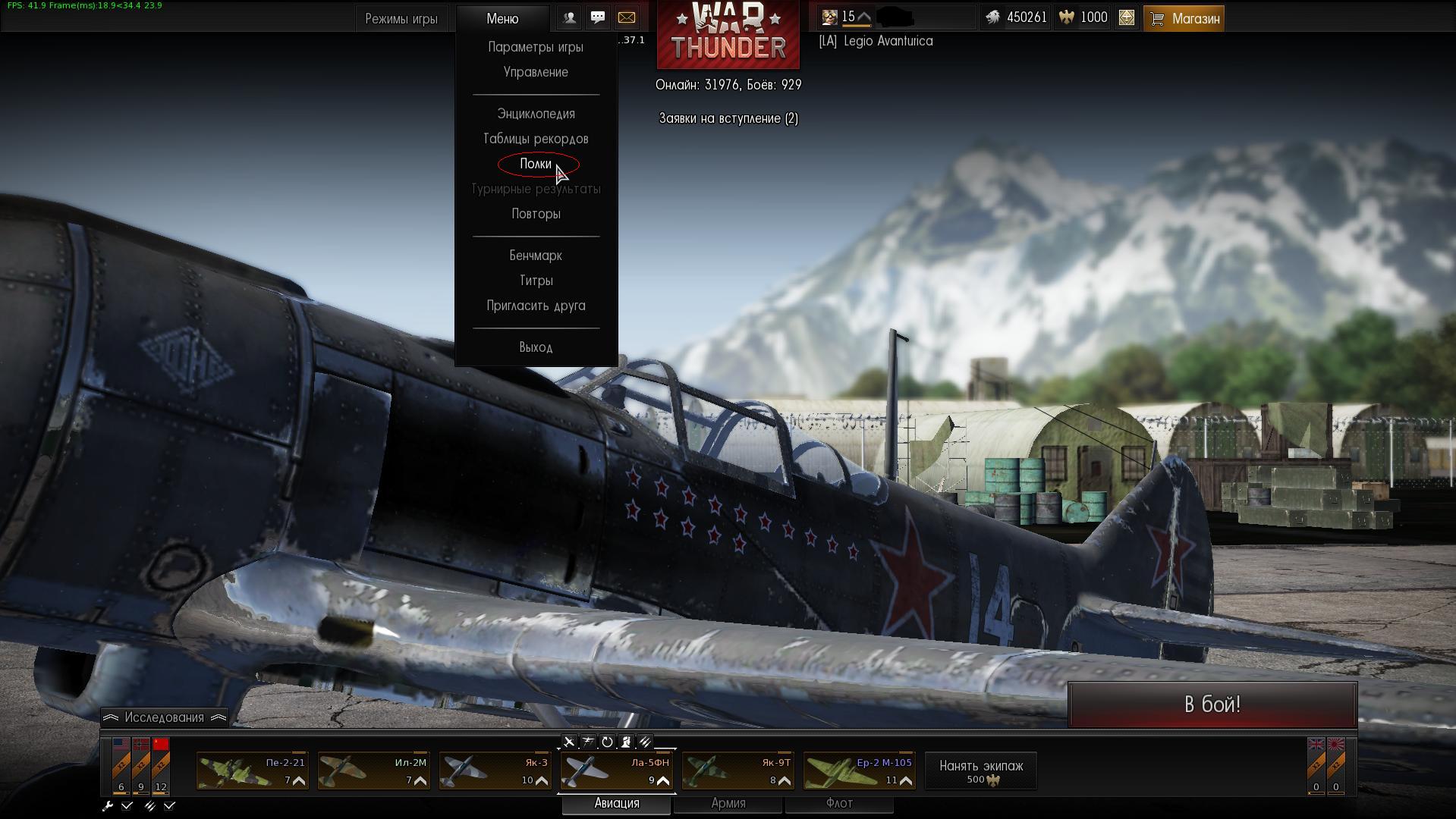1456x819 pixels.
Task: Open the envelope mail icon
Action: tap(626, 17)
